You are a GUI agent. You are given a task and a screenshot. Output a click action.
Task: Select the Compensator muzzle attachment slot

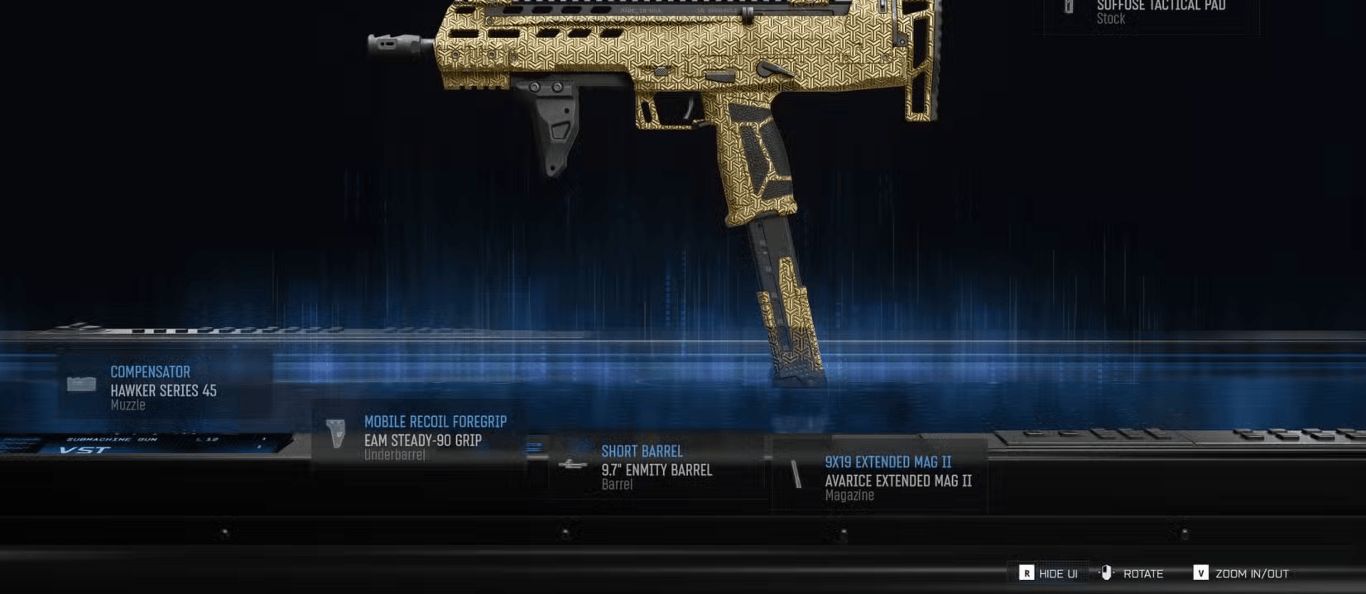tap(164, 386)
